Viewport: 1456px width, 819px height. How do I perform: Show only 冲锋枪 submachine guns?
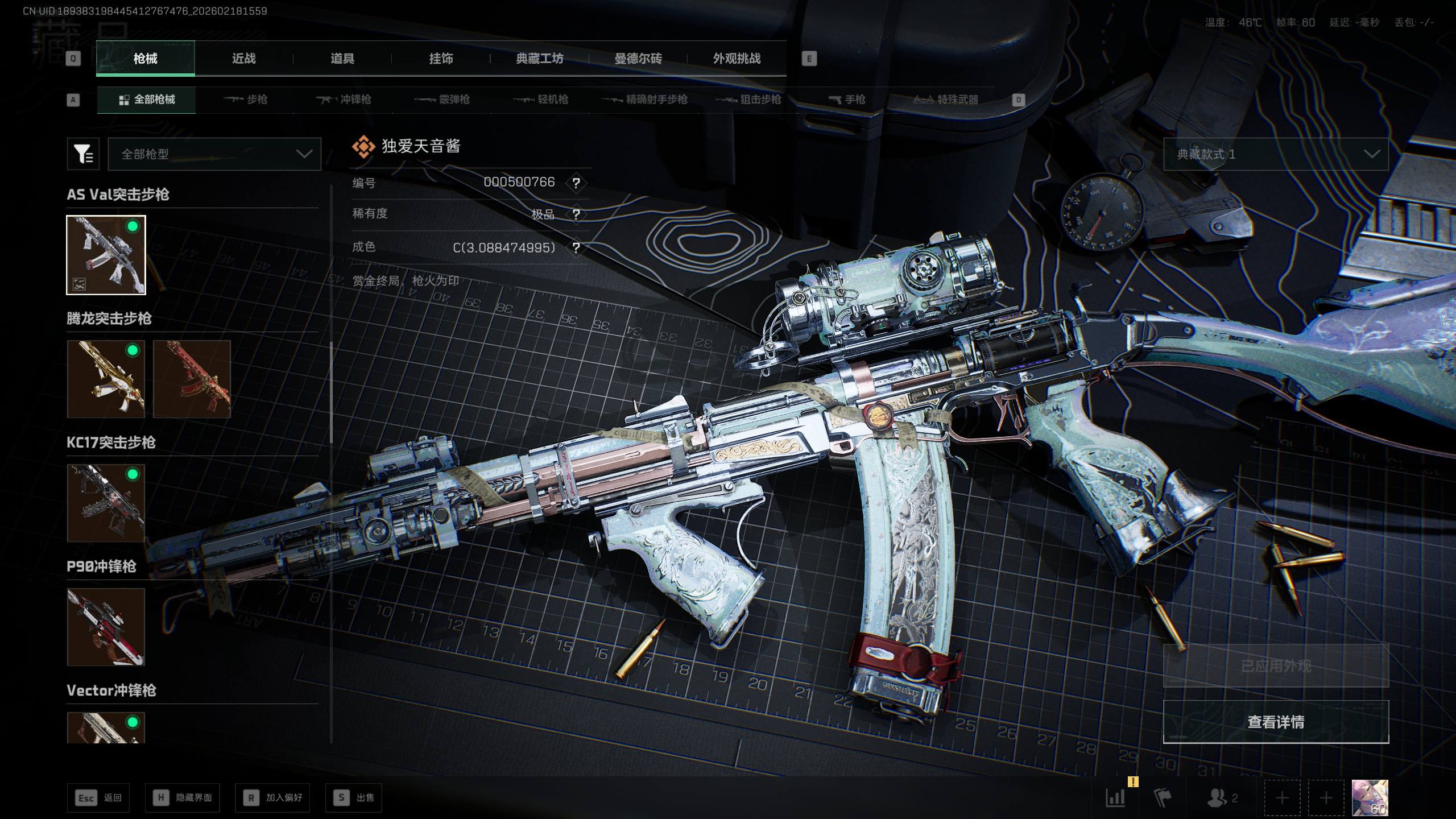pos(344,100)
